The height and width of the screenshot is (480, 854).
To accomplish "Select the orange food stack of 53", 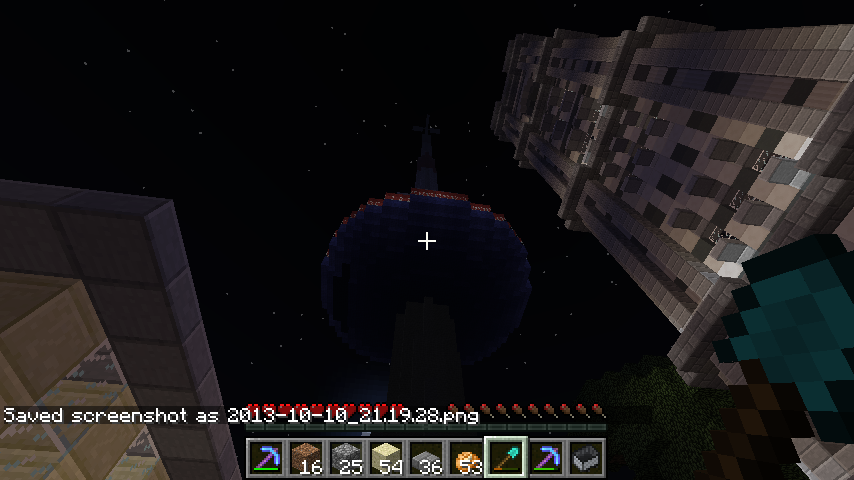I will pos(464,458).
